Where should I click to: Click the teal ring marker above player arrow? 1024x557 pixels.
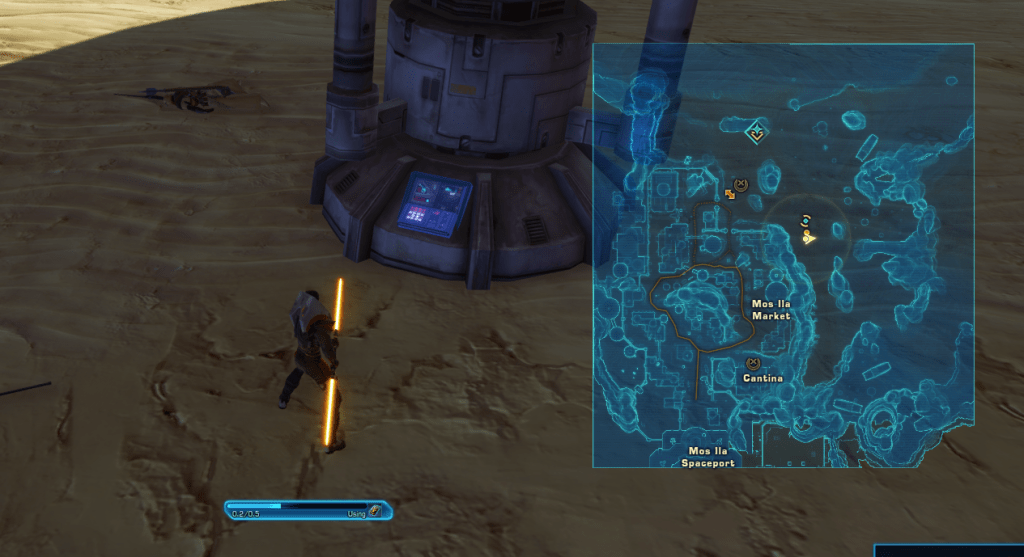point(805,220)
